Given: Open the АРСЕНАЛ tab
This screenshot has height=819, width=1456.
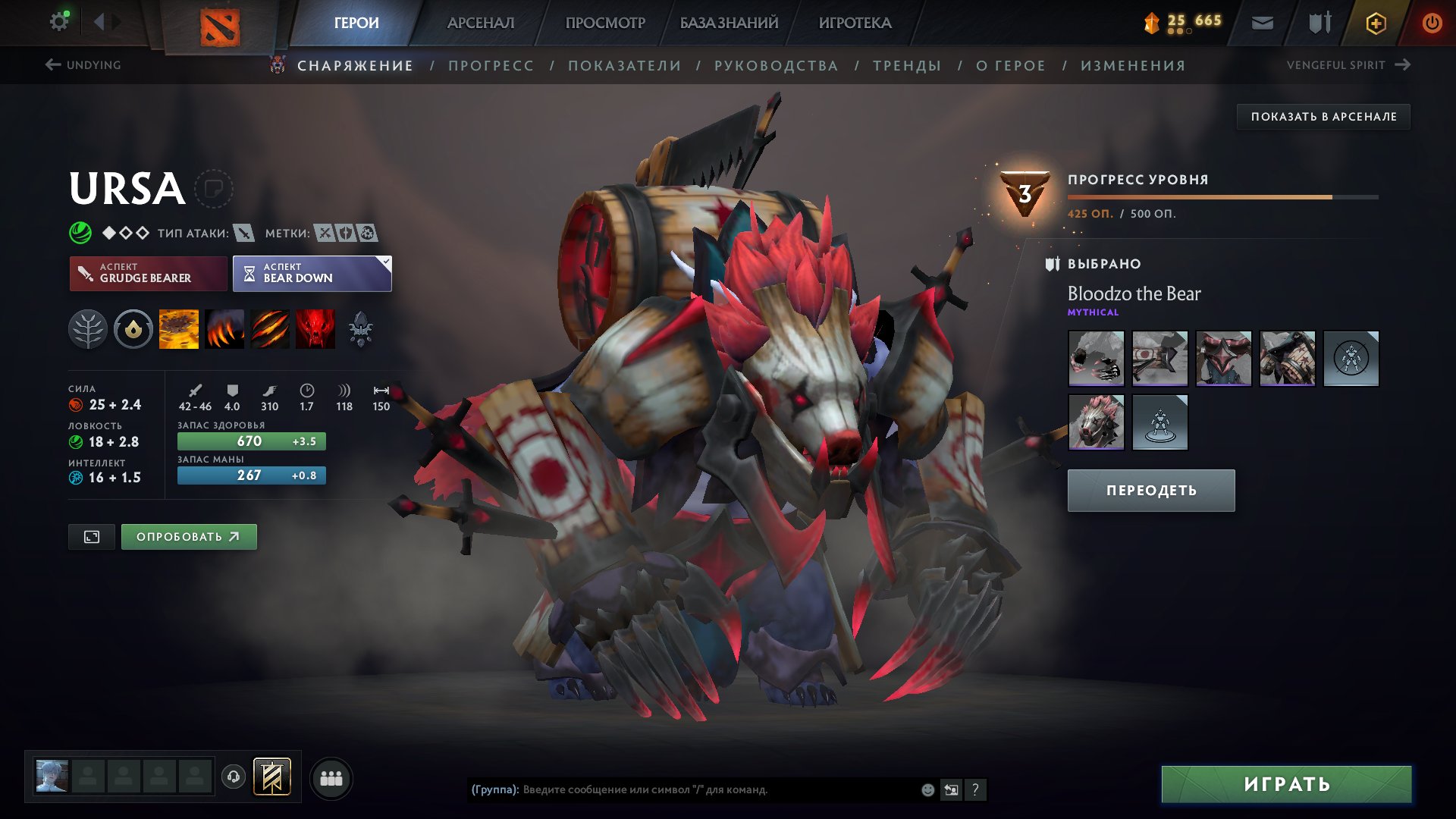Looking at the screenshot, I should coord(480,23).
